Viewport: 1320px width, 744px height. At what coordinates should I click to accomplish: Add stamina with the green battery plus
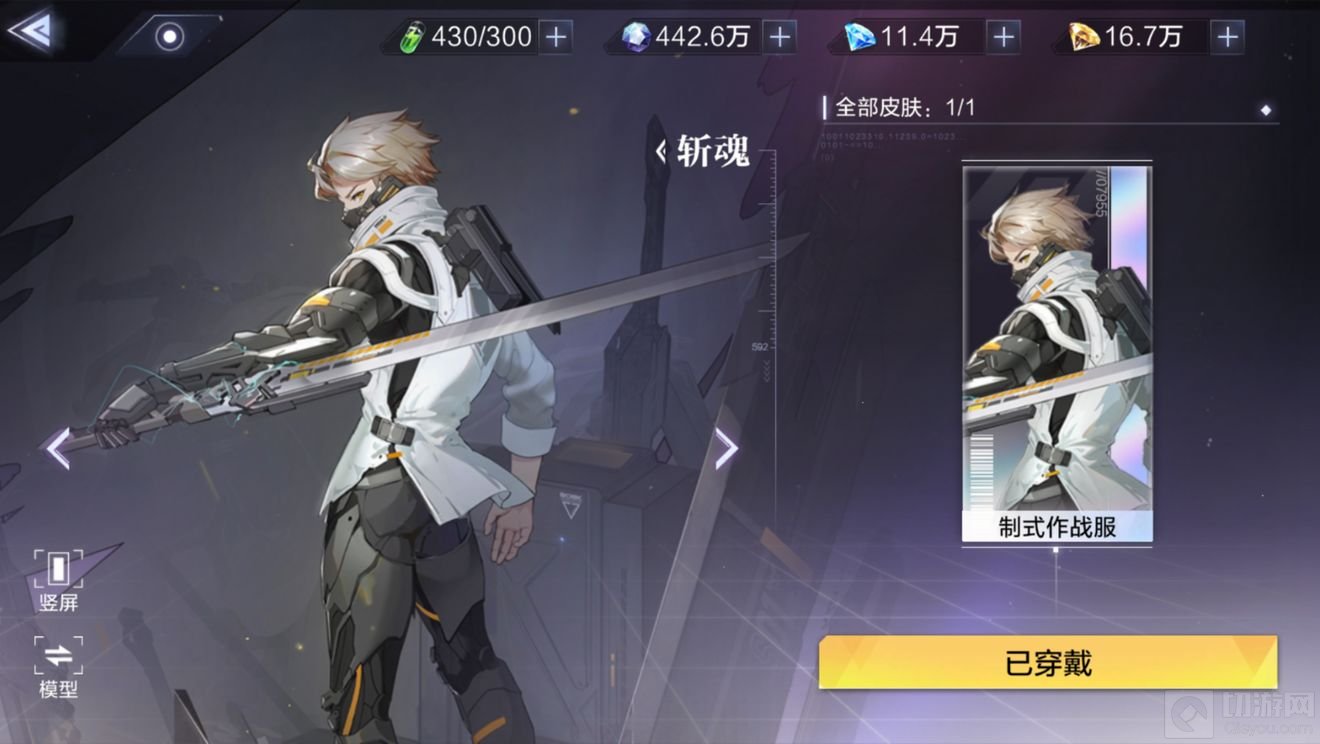point(556,38)
